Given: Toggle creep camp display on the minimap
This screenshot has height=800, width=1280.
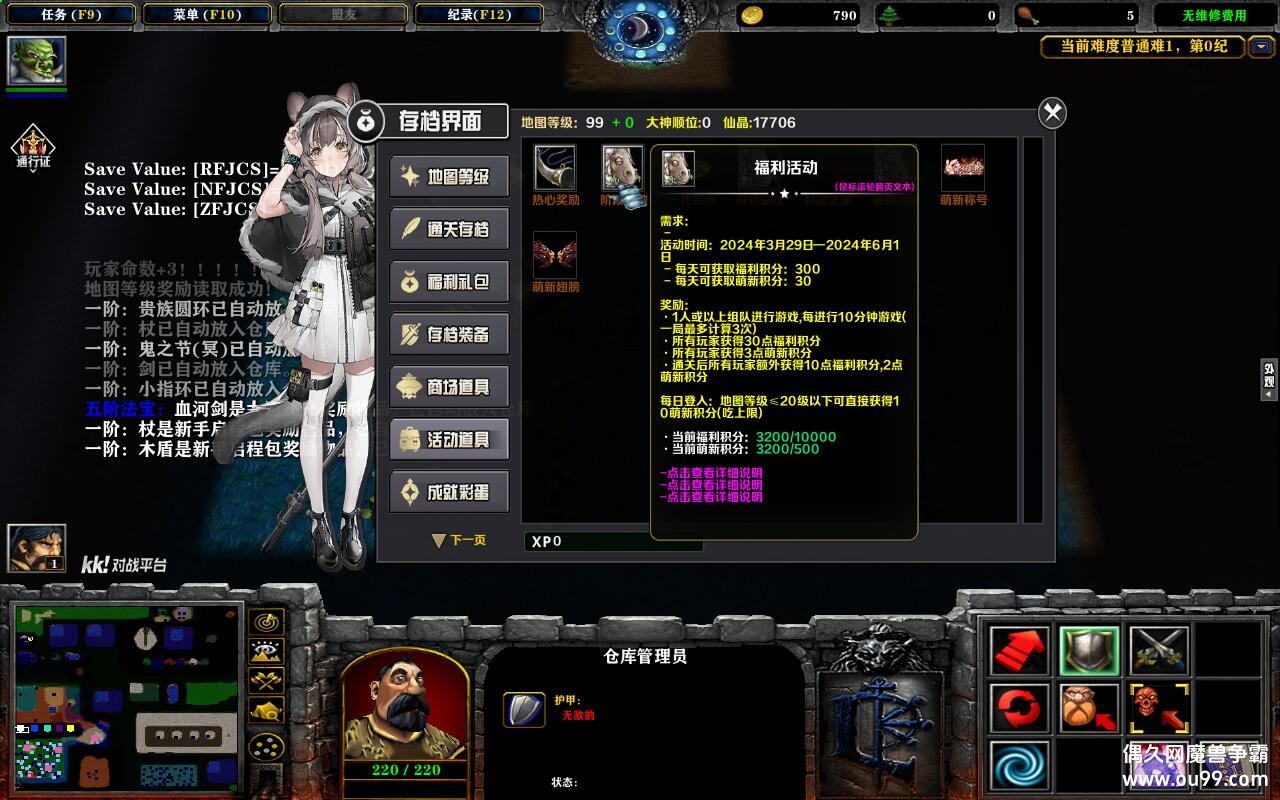Looking at the screenshot, I should [x=265, y=711].
